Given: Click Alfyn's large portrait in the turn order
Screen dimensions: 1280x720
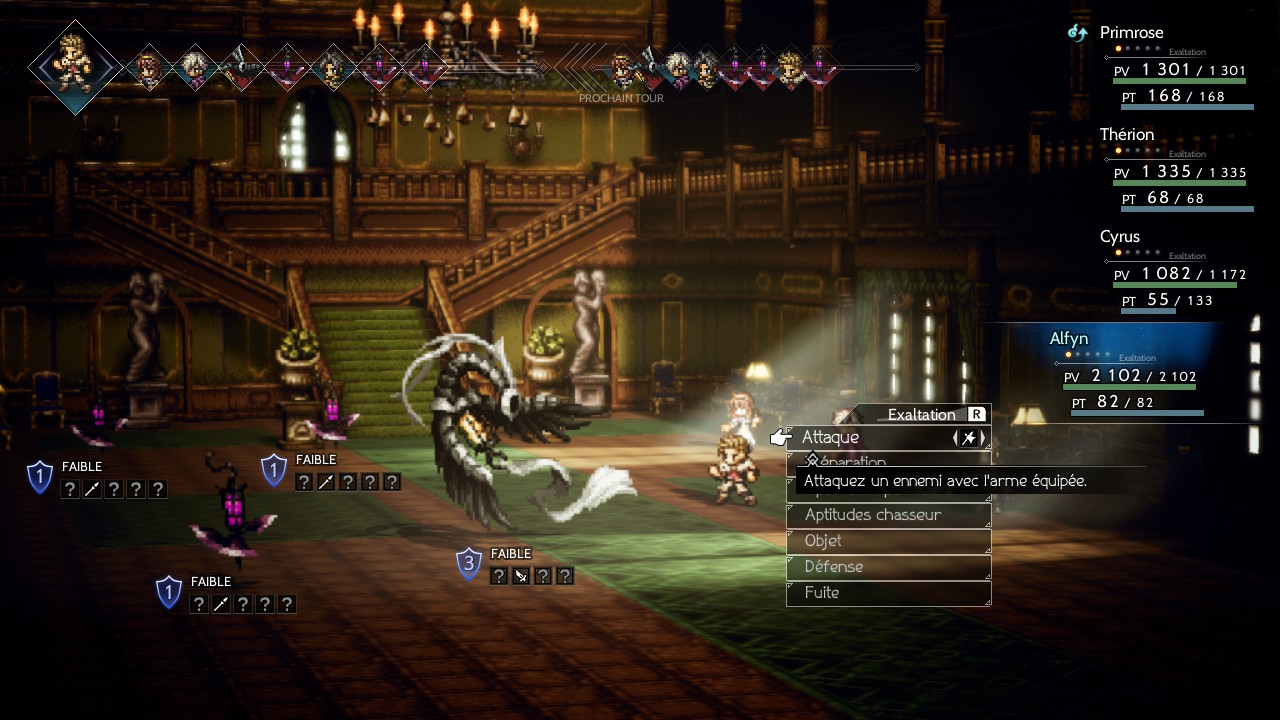Looking at the screenshot, I should 75,66.
